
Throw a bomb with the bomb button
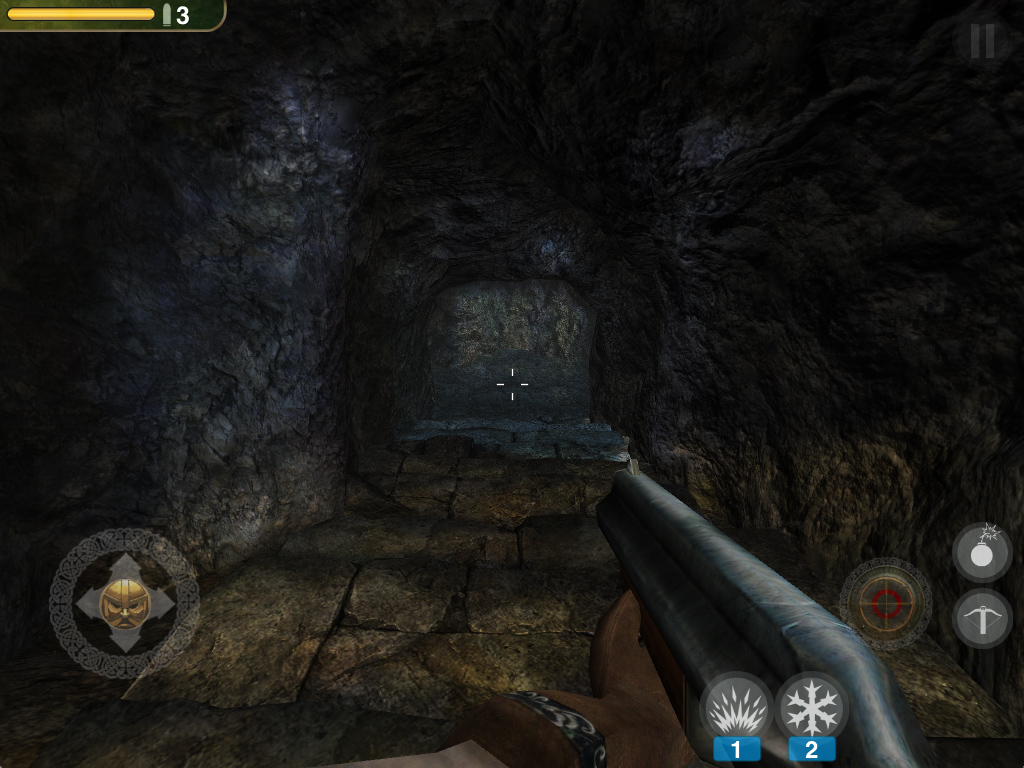(x=982, y=552)
